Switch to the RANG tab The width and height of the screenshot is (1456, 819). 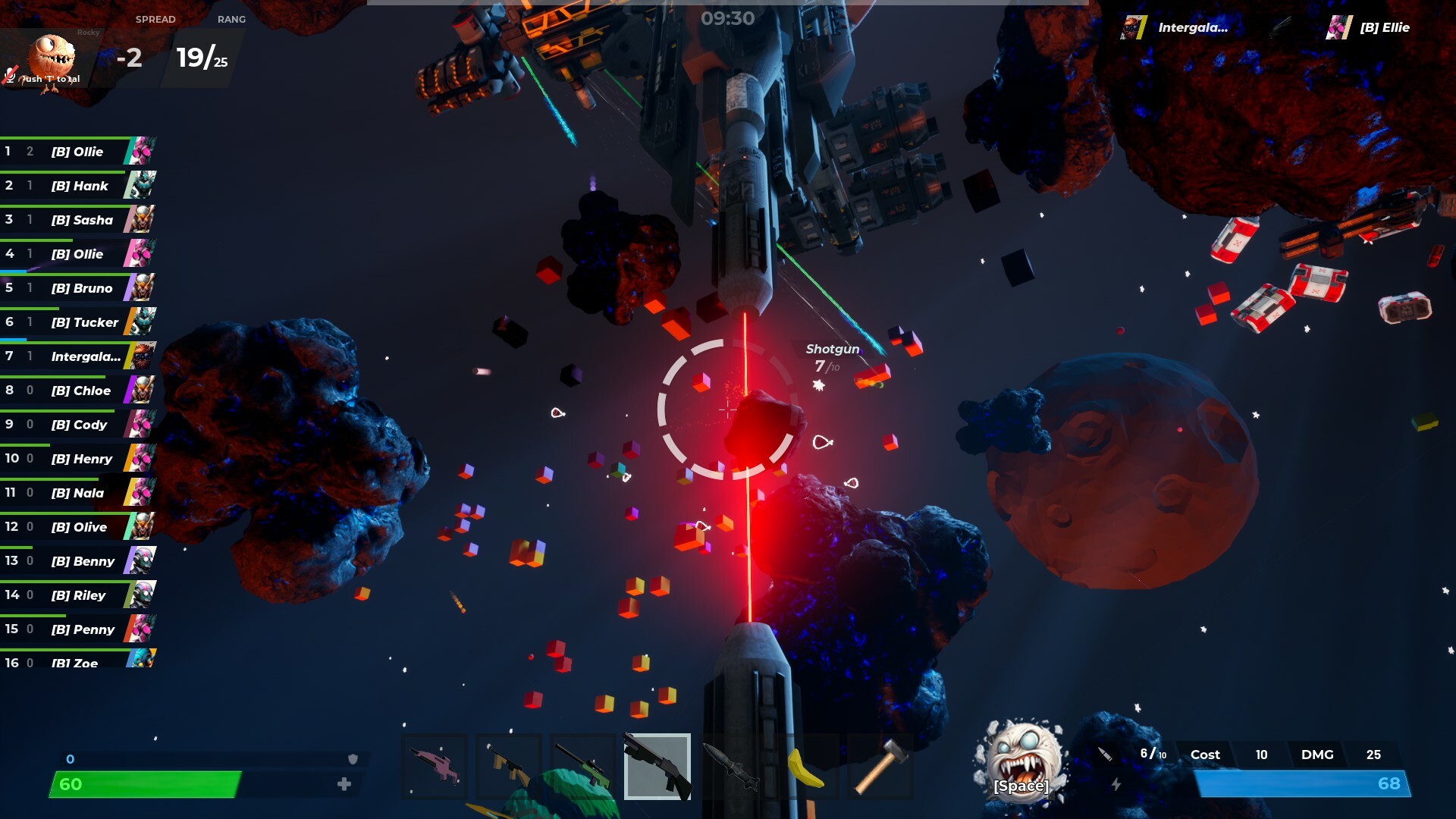point(233,20)
